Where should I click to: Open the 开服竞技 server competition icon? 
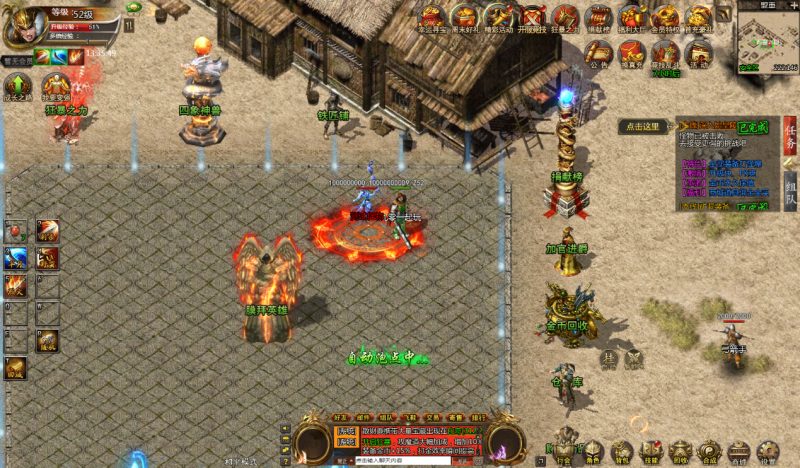tap(532, 16)
